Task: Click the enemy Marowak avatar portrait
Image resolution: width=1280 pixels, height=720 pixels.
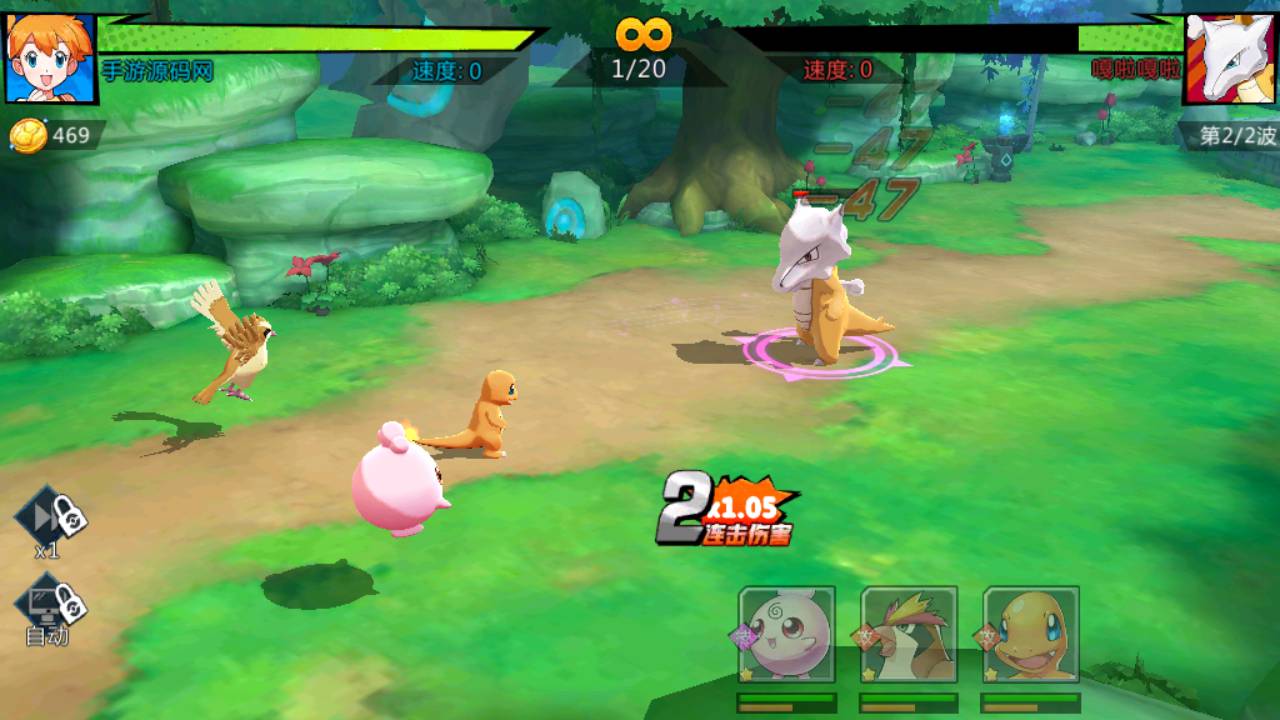Action: coord(1230,57)
